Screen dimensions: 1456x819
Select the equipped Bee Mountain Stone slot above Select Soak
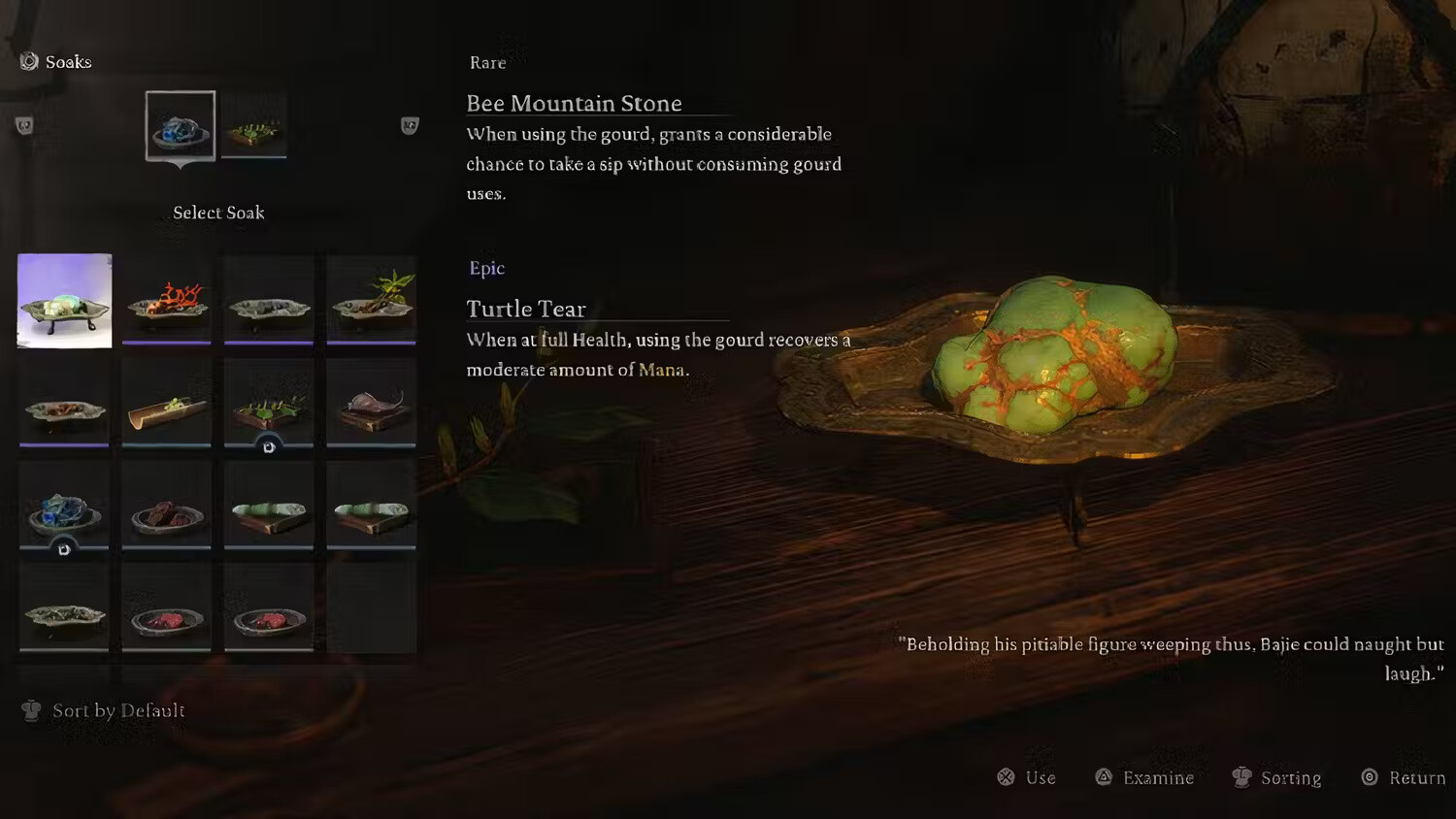181,126
